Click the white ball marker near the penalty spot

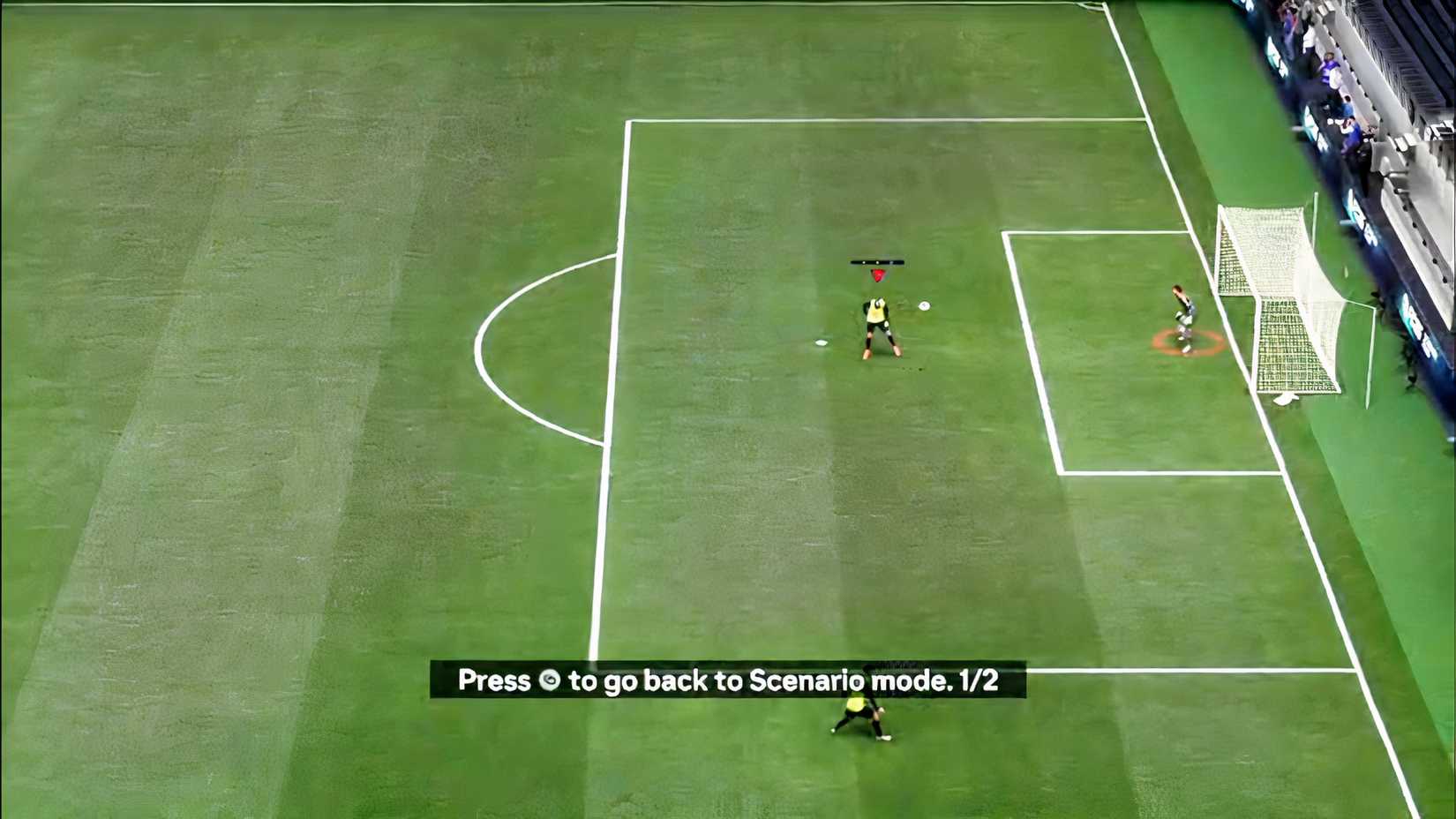coord(822,342)
